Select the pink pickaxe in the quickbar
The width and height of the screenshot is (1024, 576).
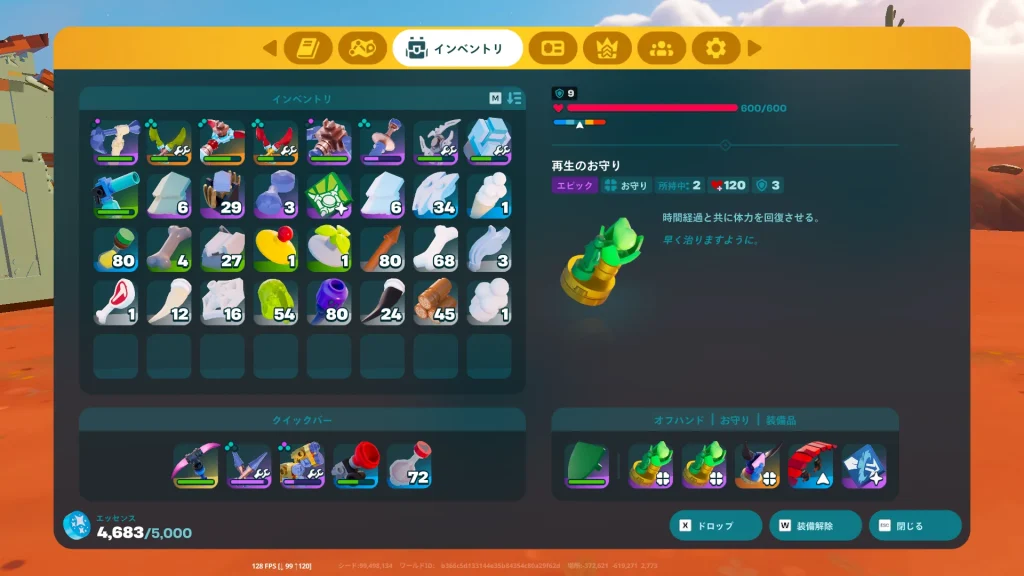[196, 466]
